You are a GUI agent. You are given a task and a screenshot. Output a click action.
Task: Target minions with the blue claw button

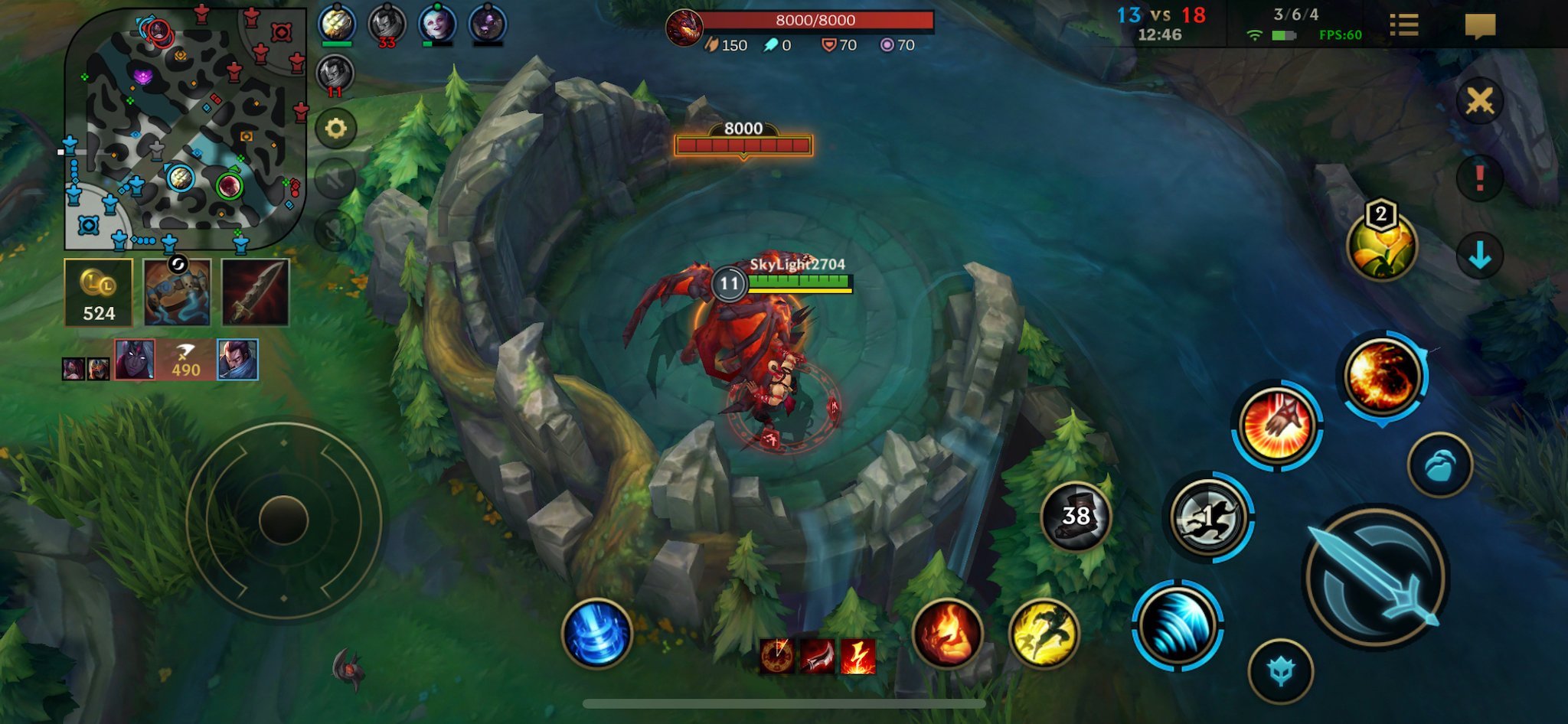point(1439,465)
